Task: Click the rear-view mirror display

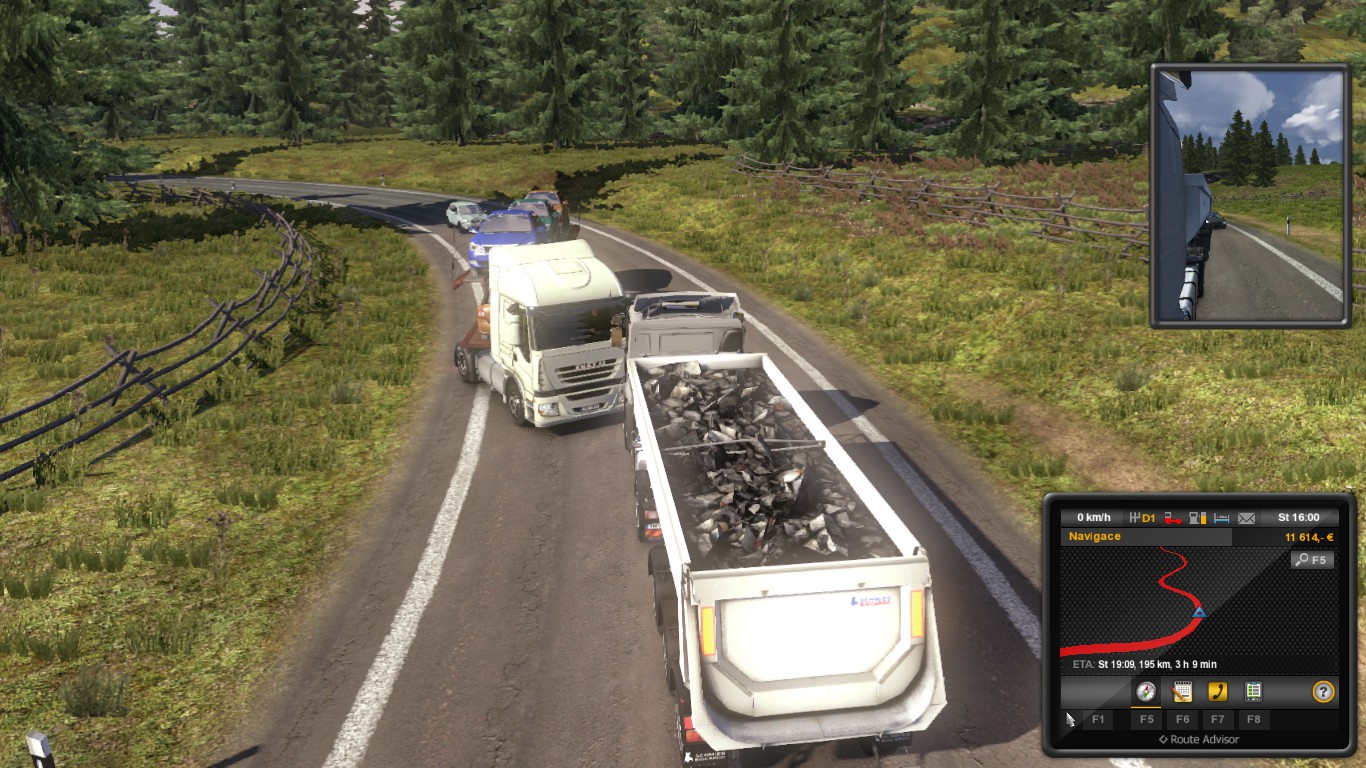Action: [1248, 195]
